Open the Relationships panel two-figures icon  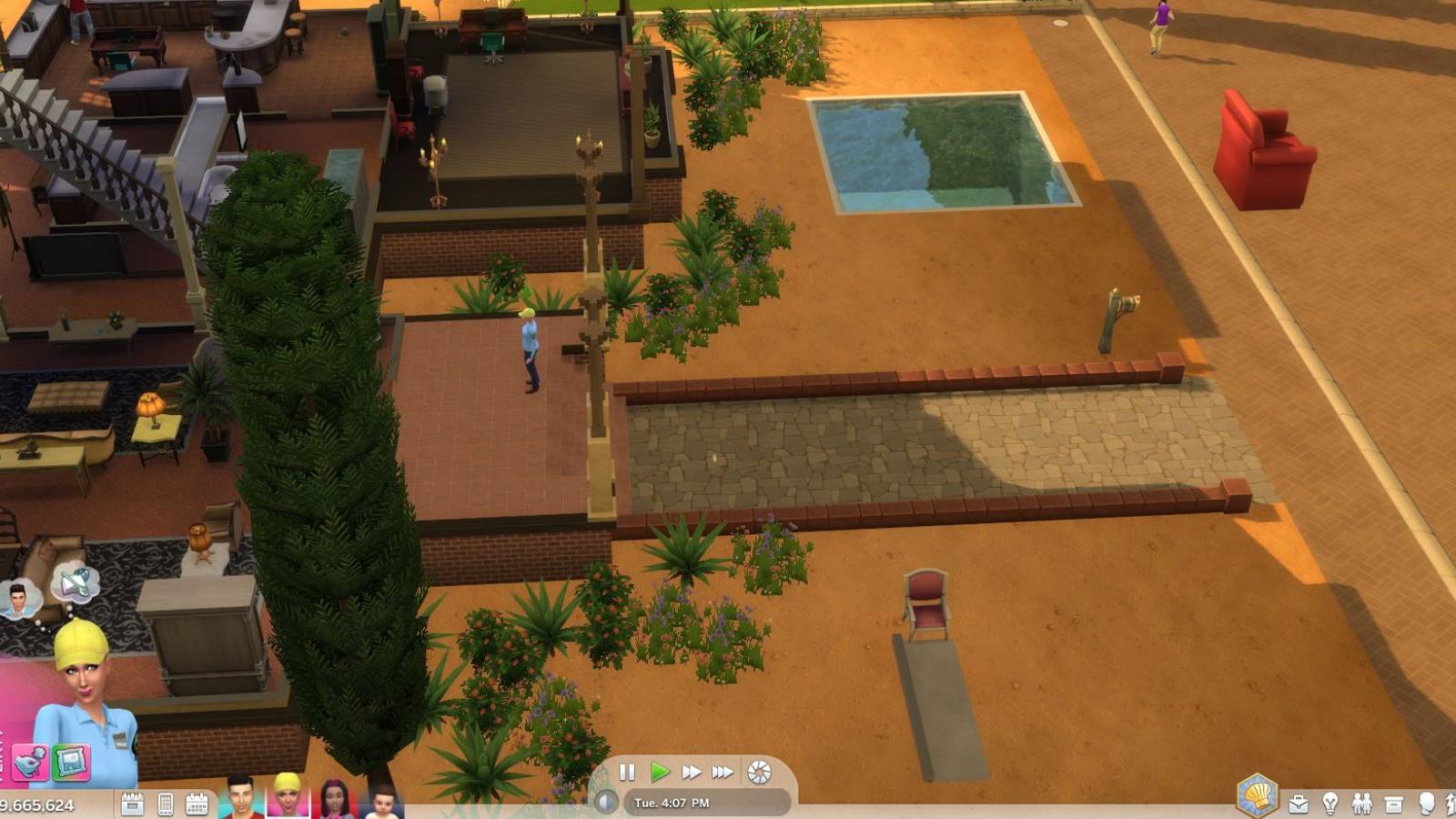(x=1362, y=804)
